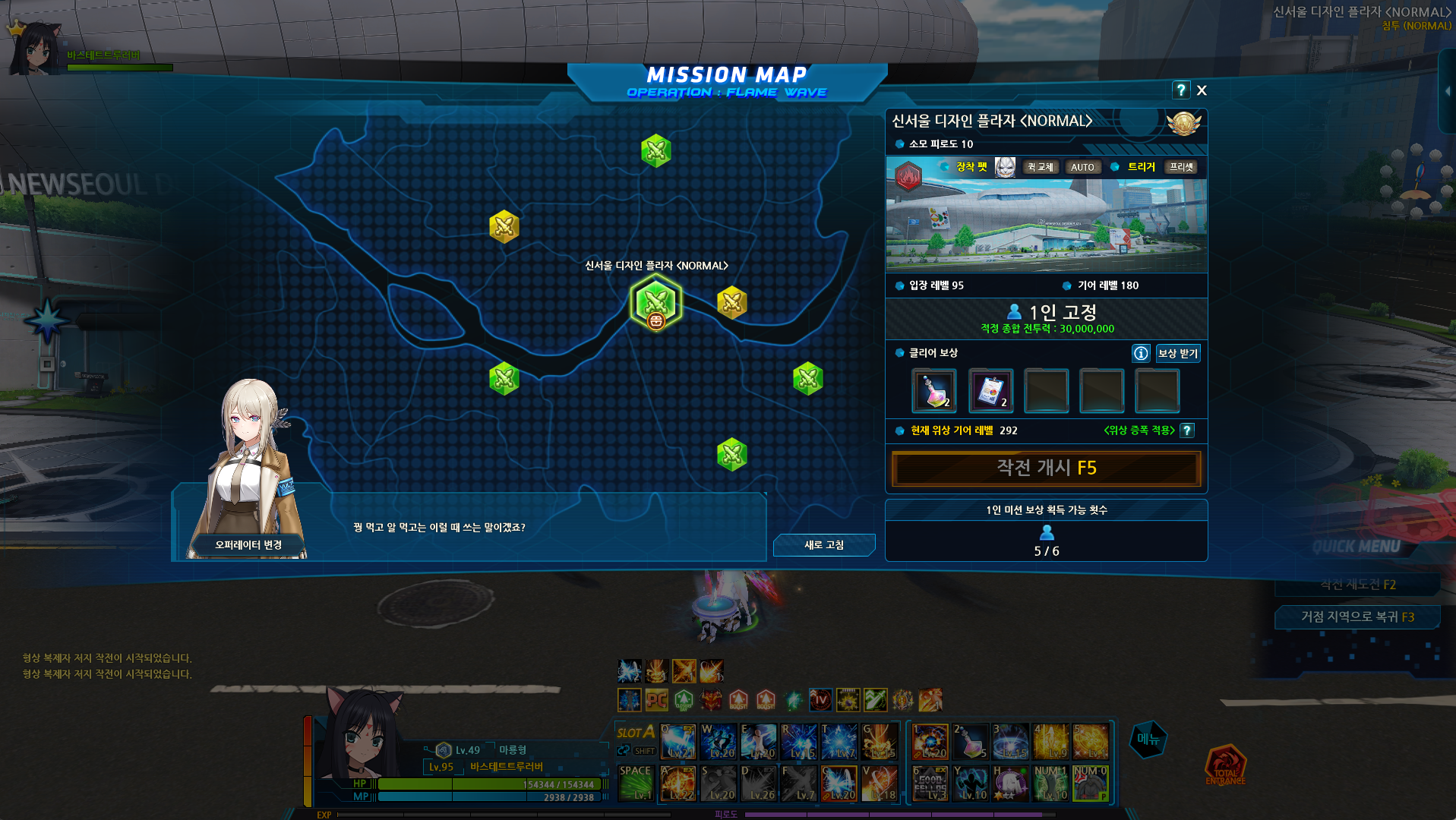
Task: Open Mission Map help question mark
Action: (1180, 90)
